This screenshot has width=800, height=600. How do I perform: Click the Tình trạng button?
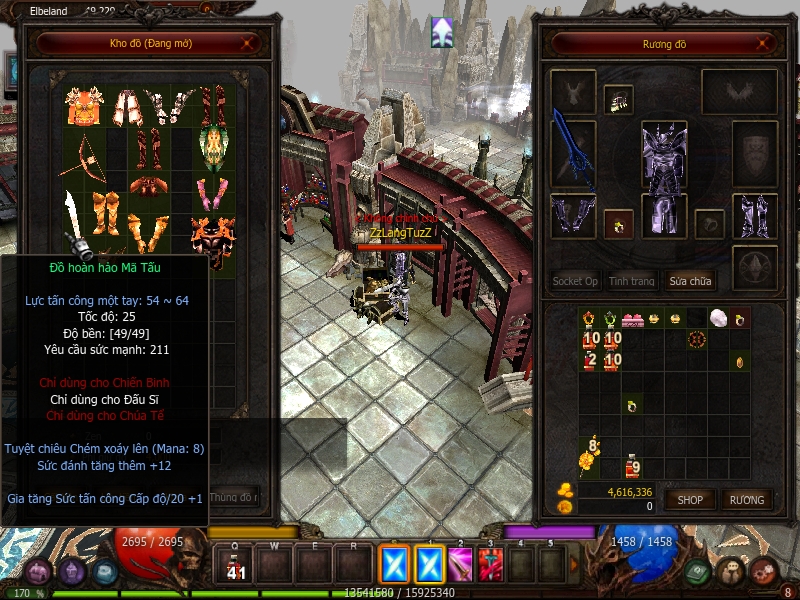pos(631,281)
